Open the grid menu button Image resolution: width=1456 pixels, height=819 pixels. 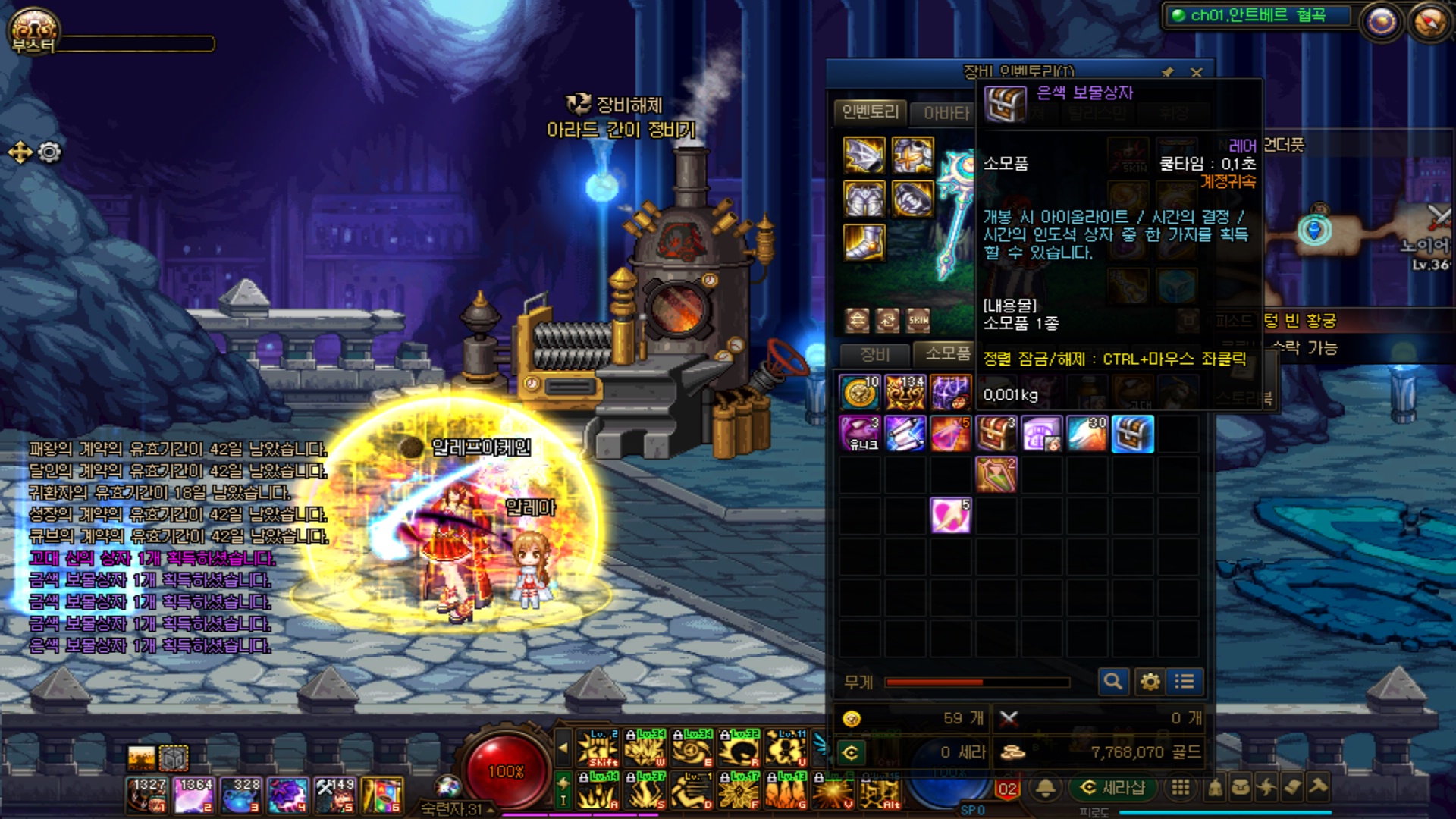click(x=1180, y=788)
